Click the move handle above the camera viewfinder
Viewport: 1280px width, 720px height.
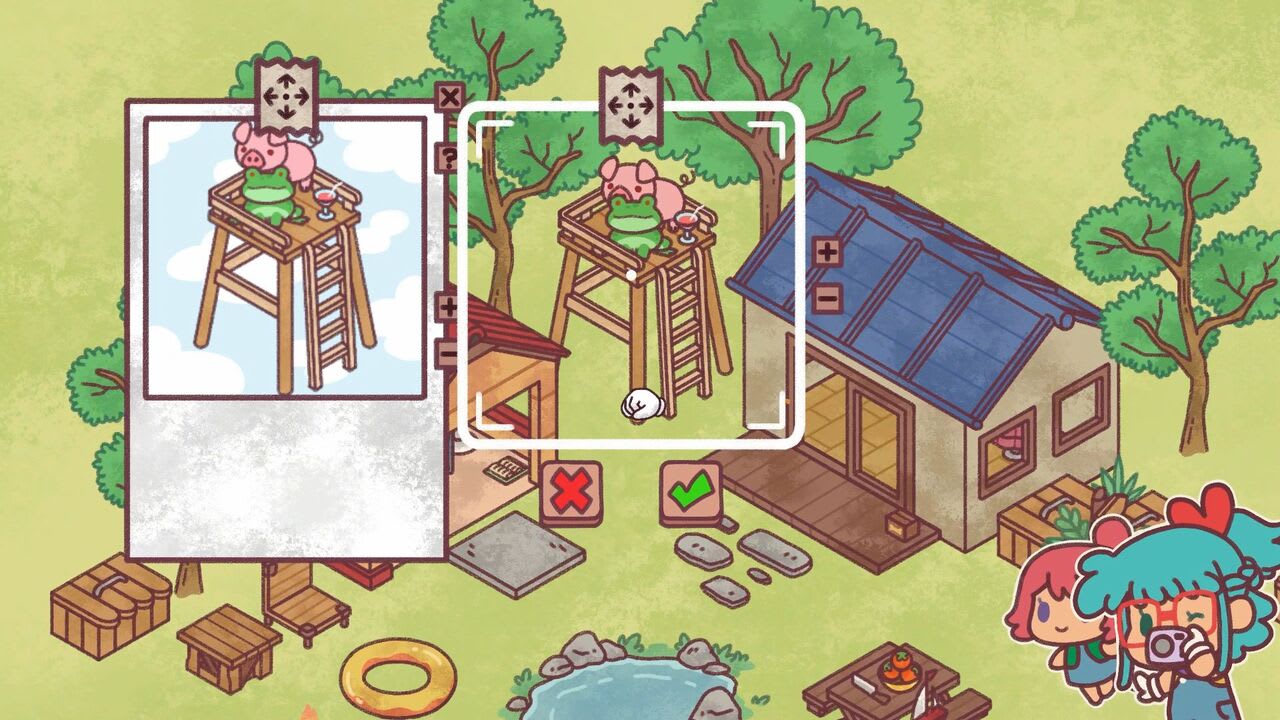click(x=632, y=102)
